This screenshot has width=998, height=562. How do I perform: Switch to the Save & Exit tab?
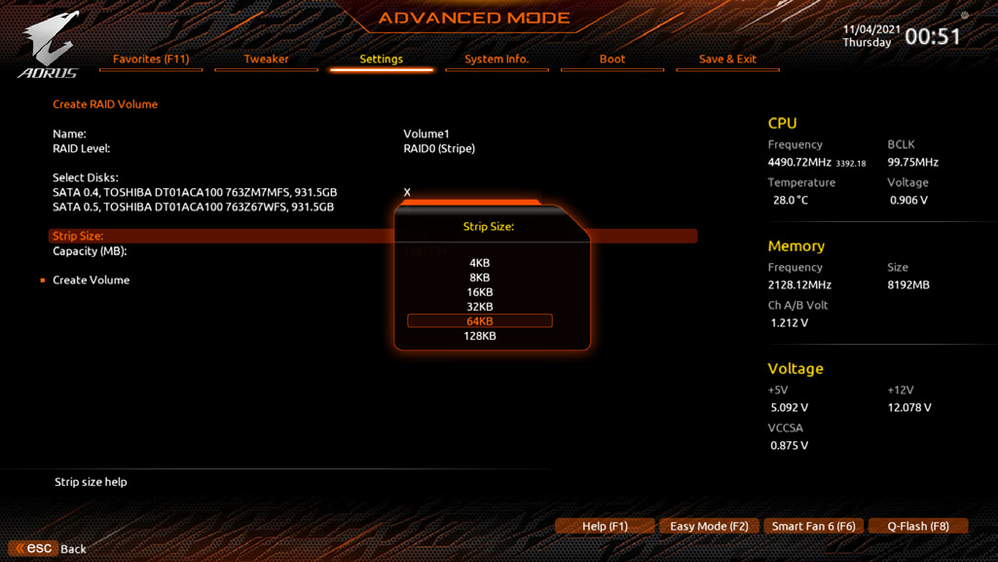(727, 59)
